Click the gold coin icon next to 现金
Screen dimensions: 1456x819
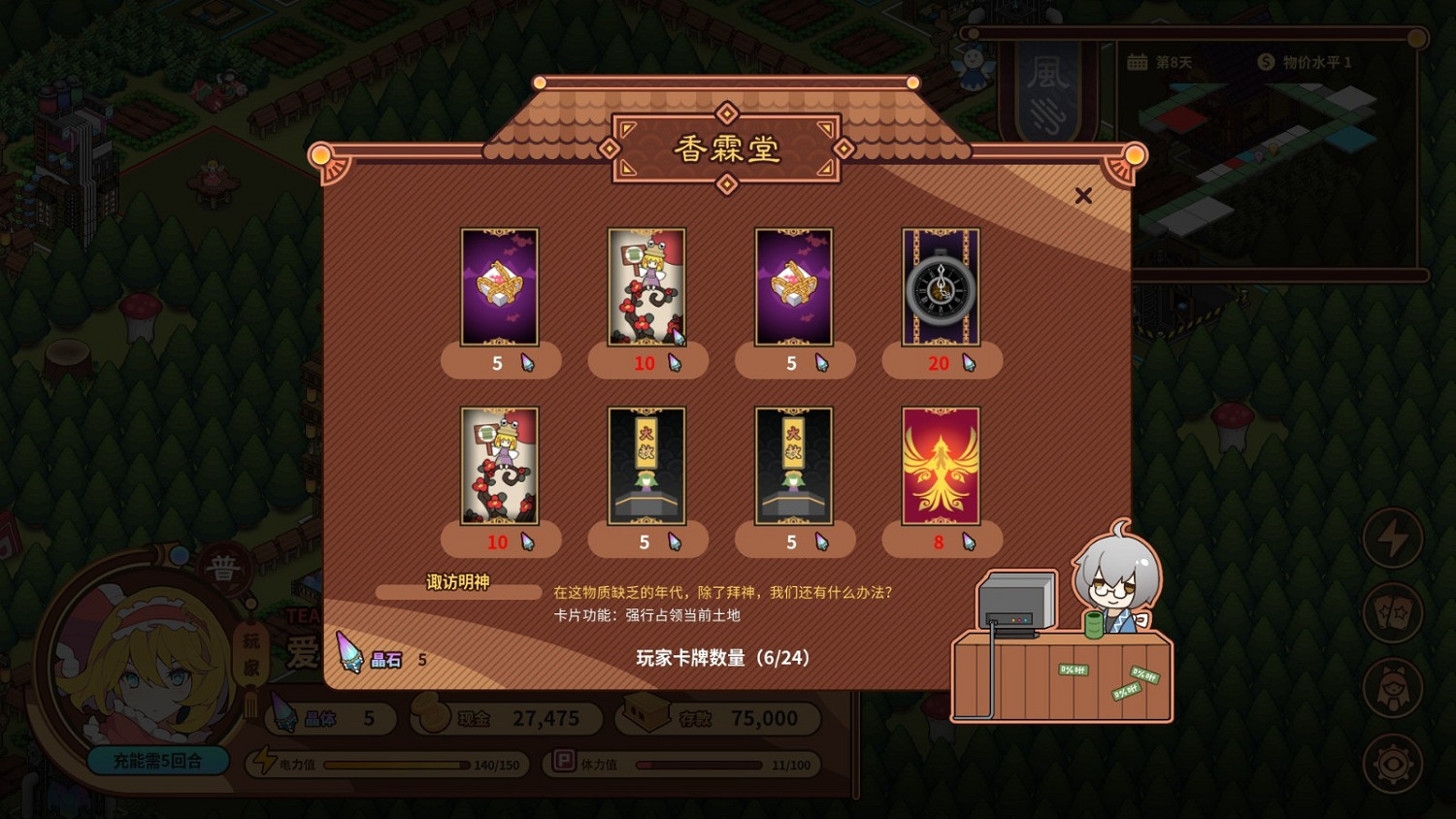(431, 718)
